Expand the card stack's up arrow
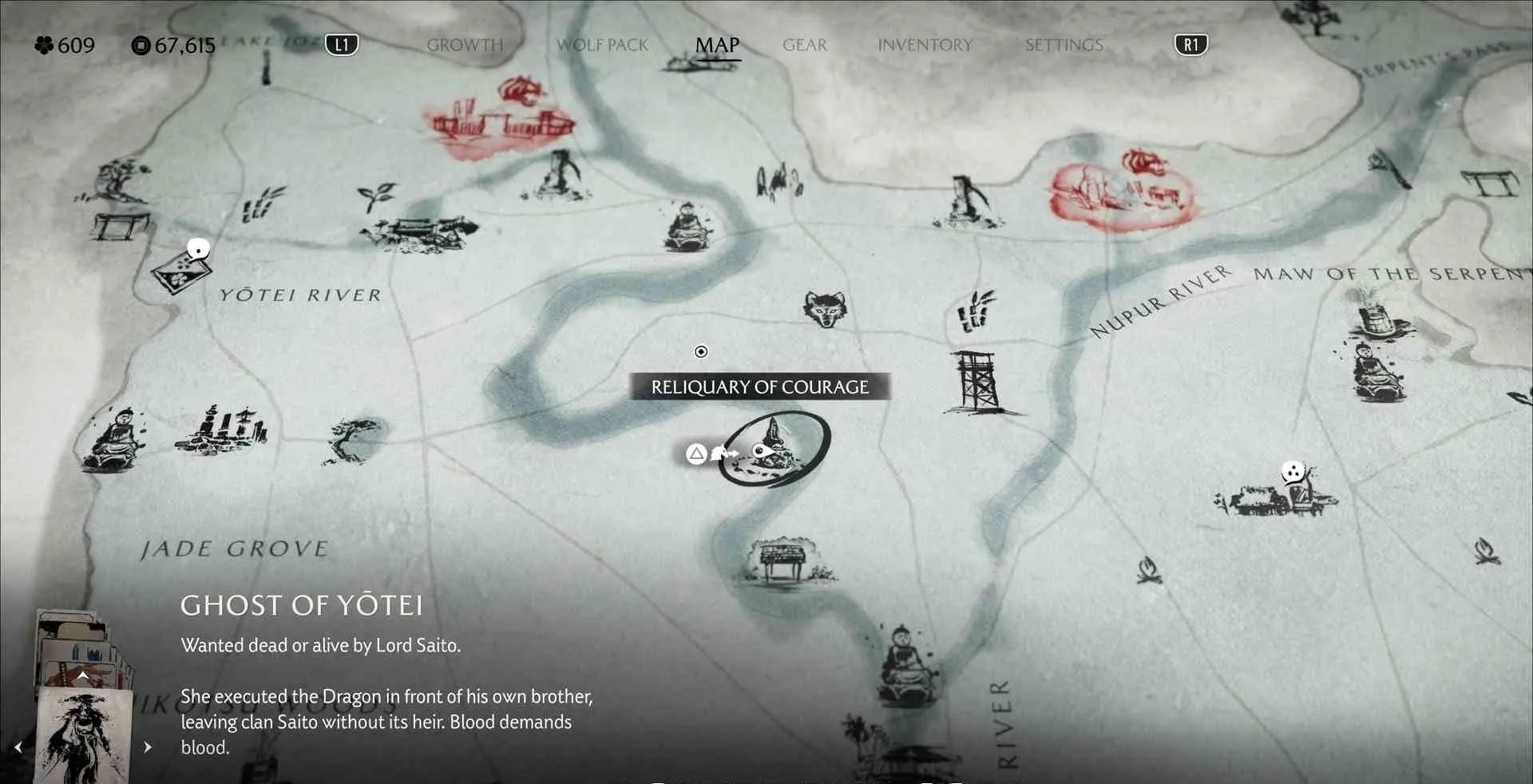 (82, 675)
